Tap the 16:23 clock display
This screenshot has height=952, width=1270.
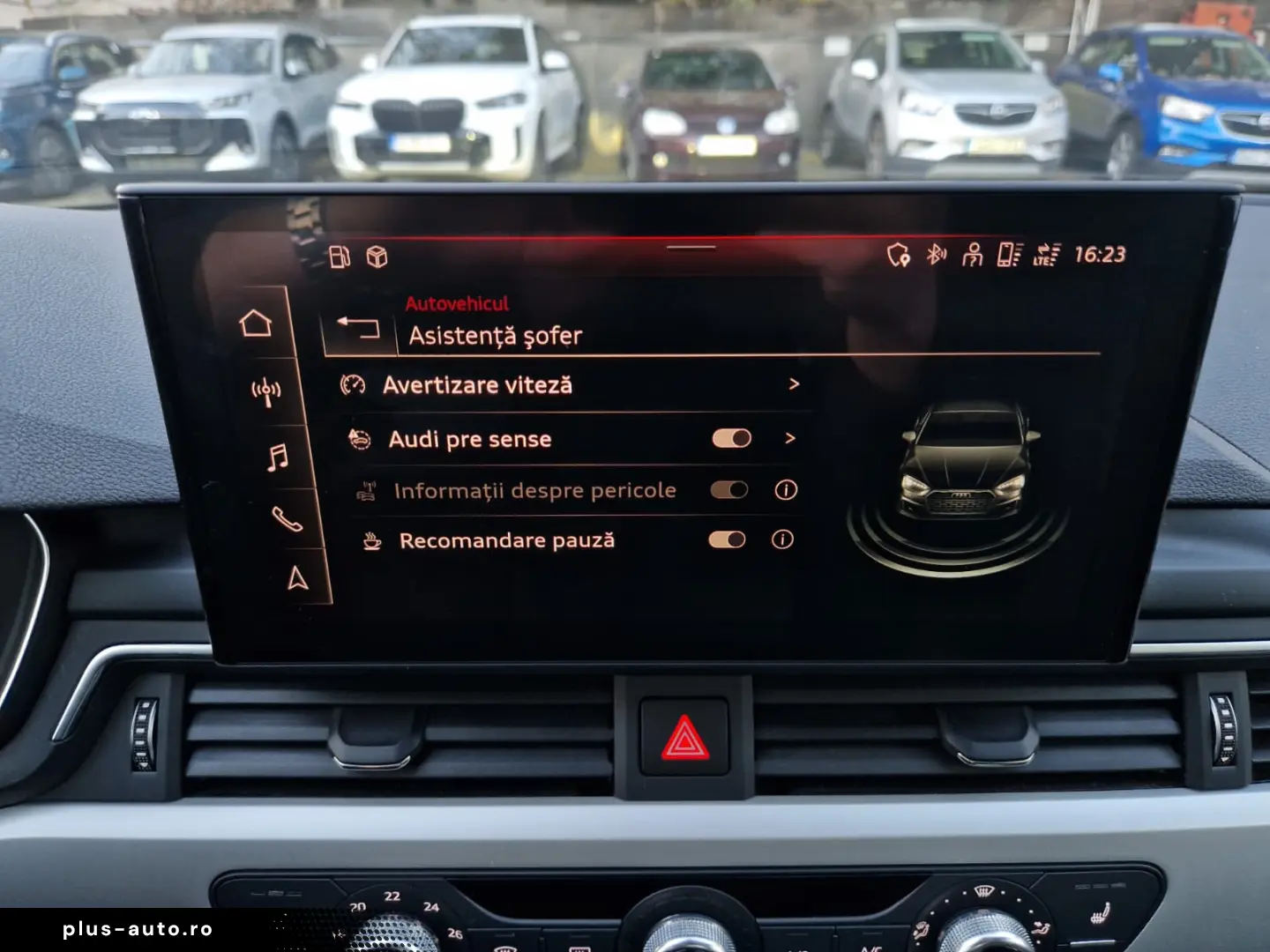point(1097,257)
